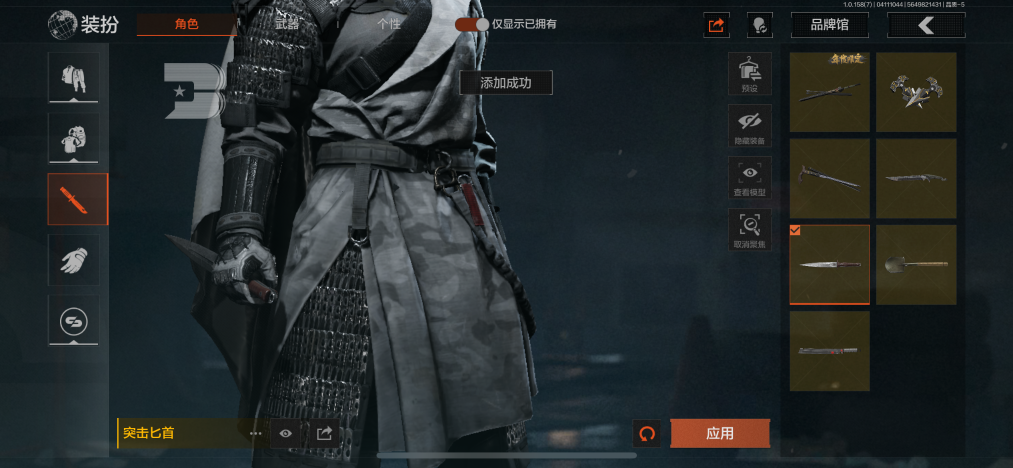Go back with the arrow button
The height and width of the screenshot is (468, 1013).
coord(926,24)
